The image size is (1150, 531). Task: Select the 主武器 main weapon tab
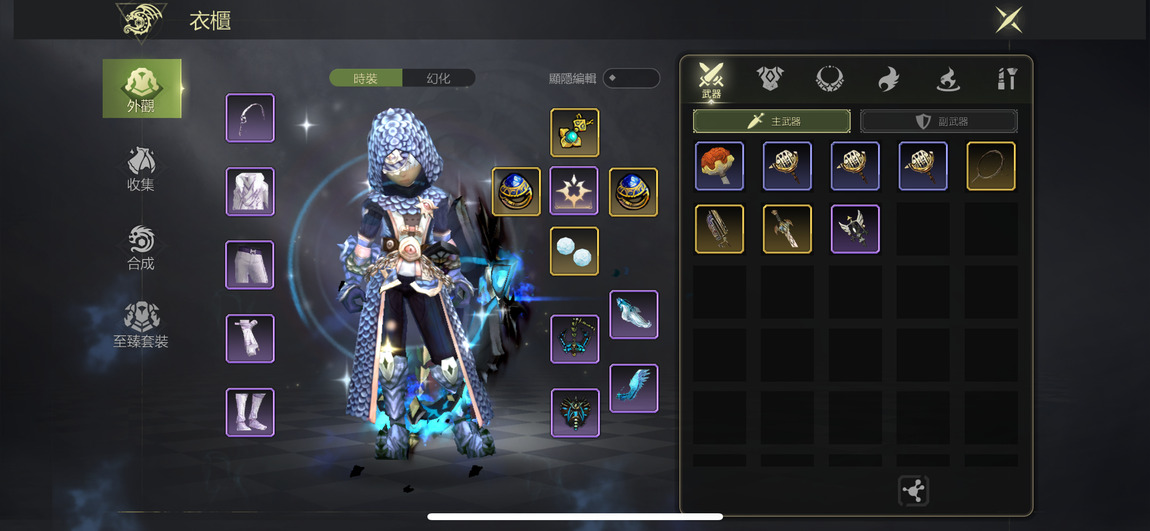pyautogui.click(x=772, y=121)
